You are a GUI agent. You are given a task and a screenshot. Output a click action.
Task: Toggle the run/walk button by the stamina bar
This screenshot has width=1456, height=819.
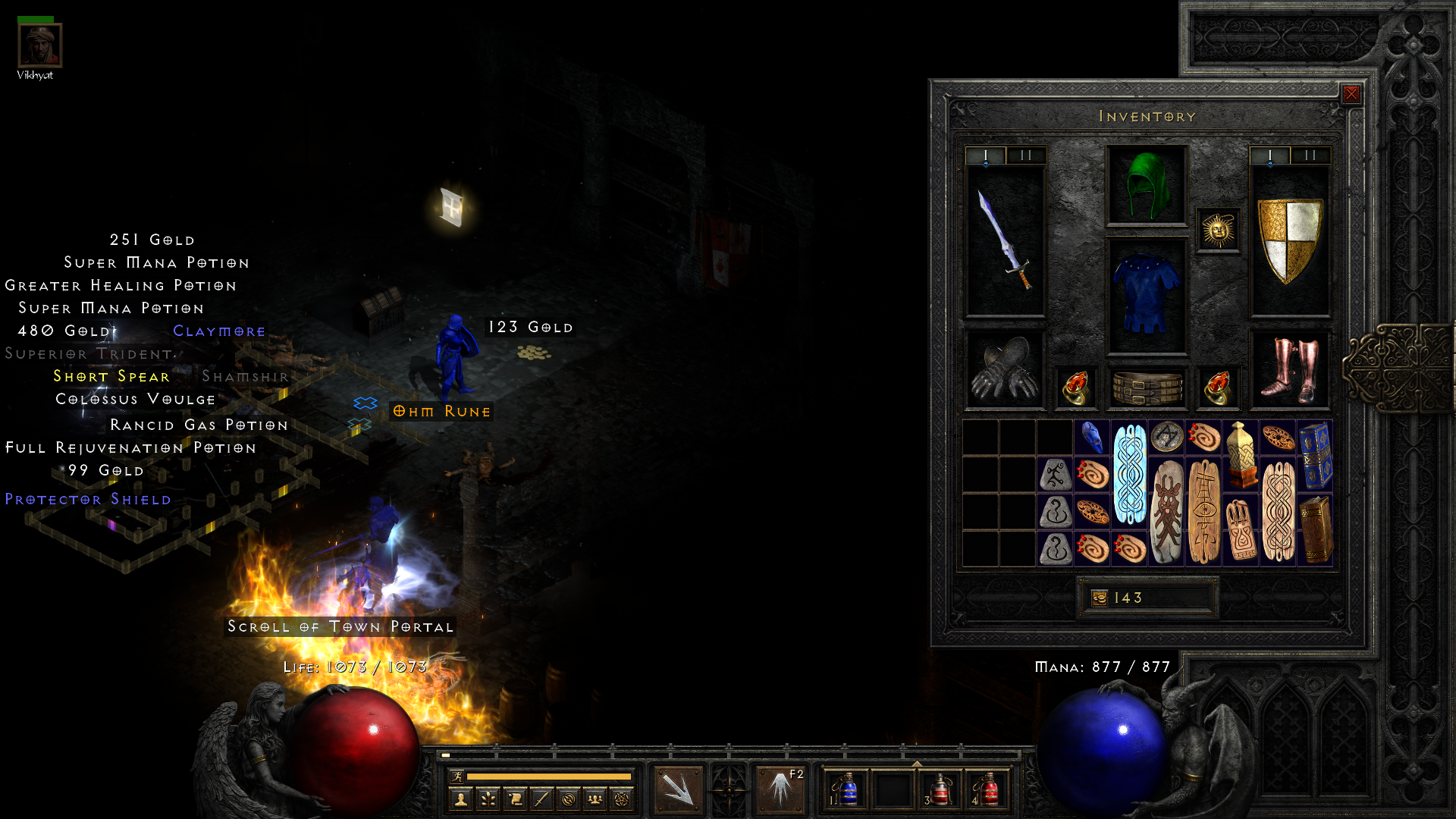tap(457, 776)
